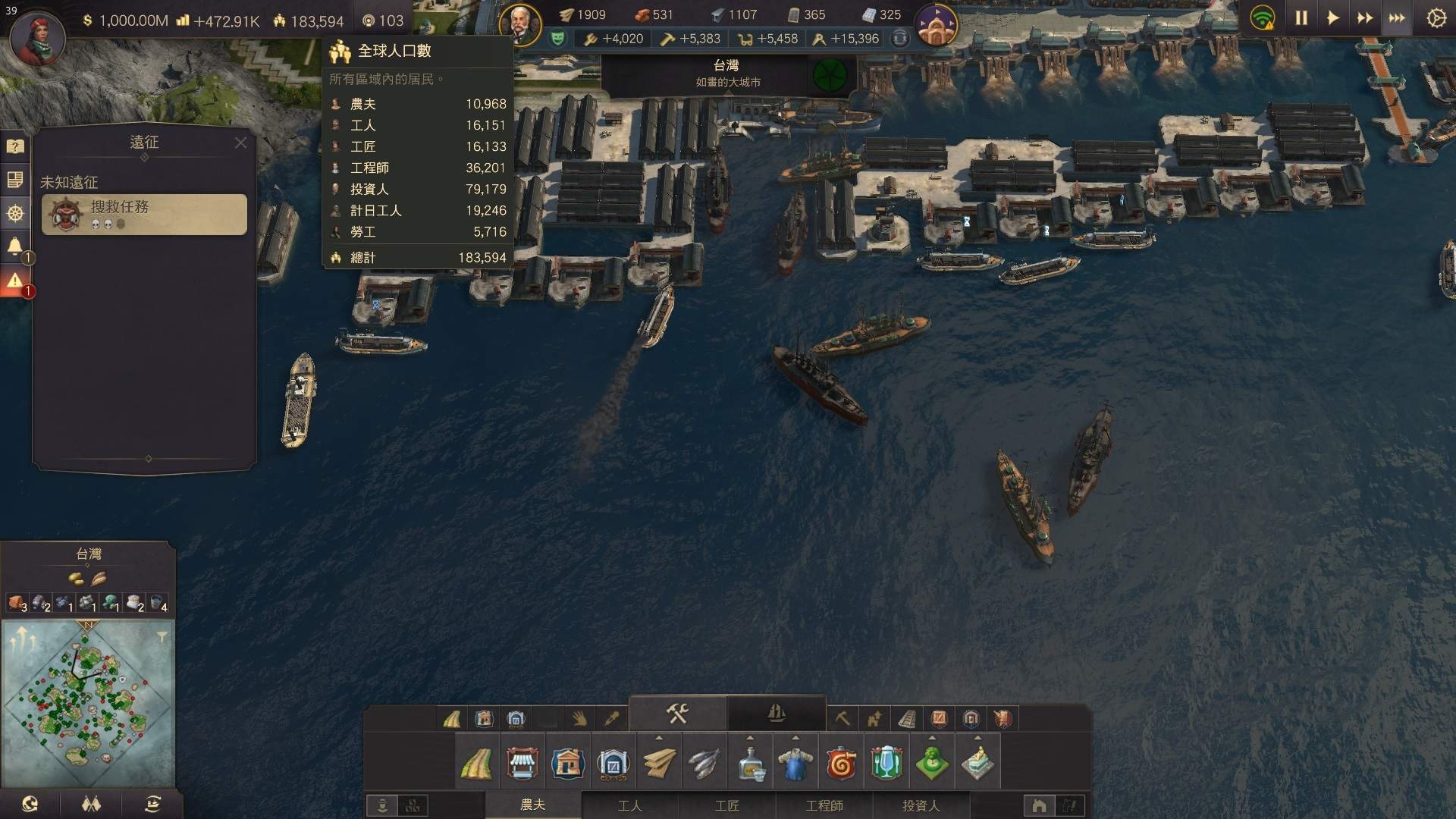This screenshot has width=1456, height=819.
Task: Click the player portrait in top-left corner
Action: tap(37, 38)
